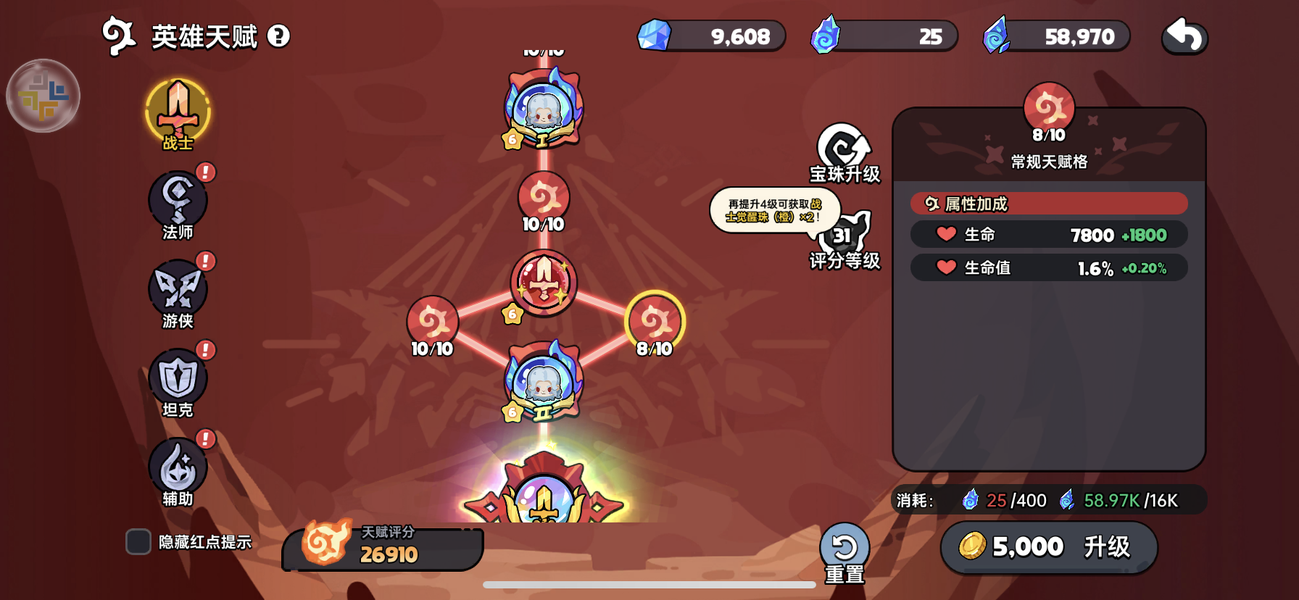Switch to the 战士 warrior class tab

click(x=178, y=111)
